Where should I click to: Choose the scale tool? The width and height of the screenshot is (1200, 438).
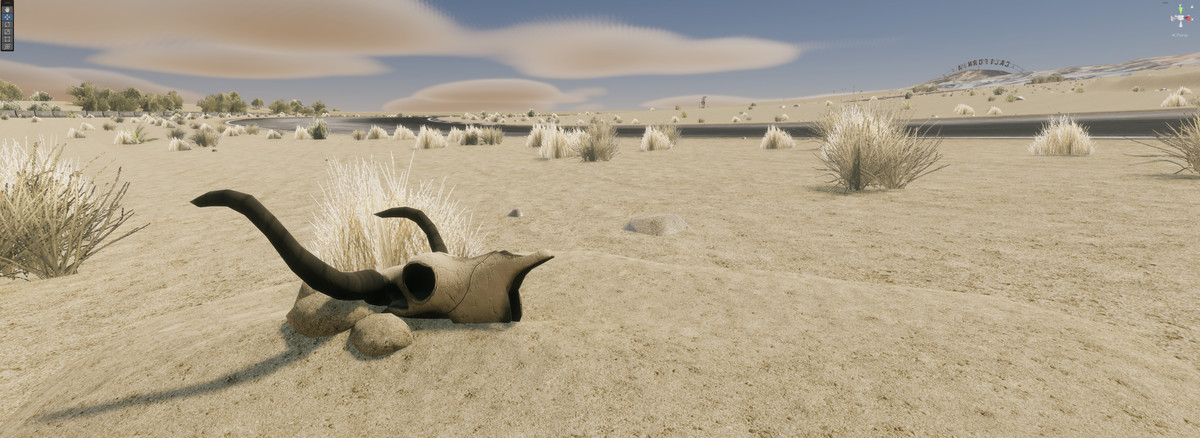point(7,32)
